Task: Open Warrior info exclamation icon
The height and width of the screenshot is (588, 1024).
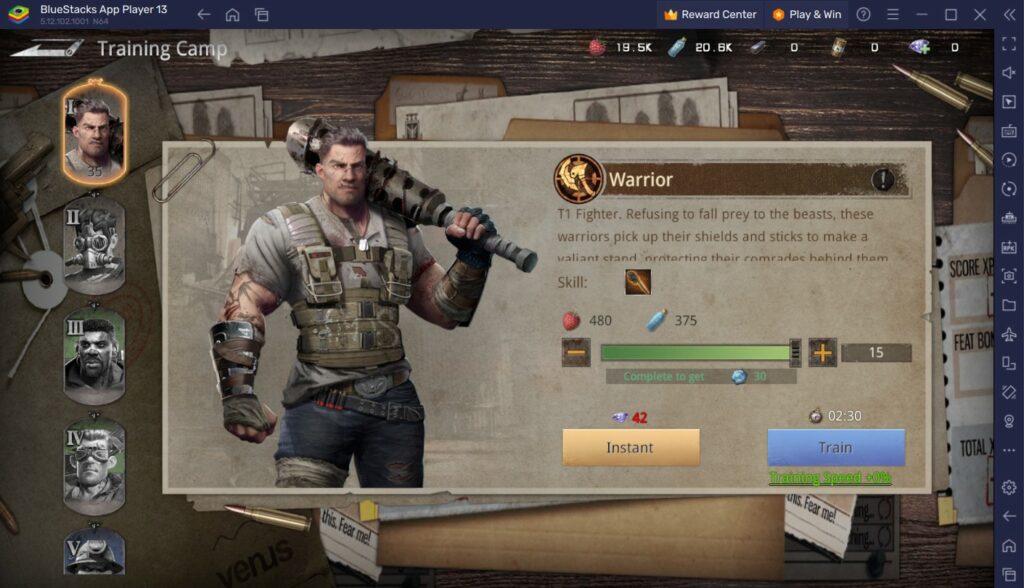Action: 882,180
